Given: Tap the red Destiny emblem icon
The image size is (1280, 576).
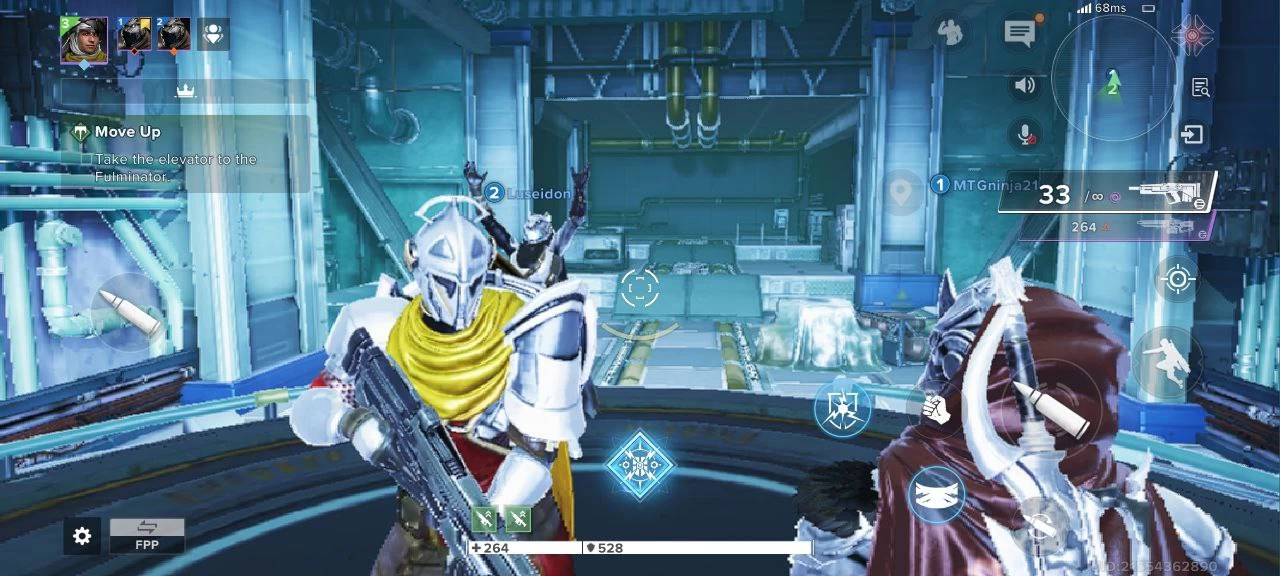Looking at the screenshot, I should pyautogui.click(x=1192, y=34).
